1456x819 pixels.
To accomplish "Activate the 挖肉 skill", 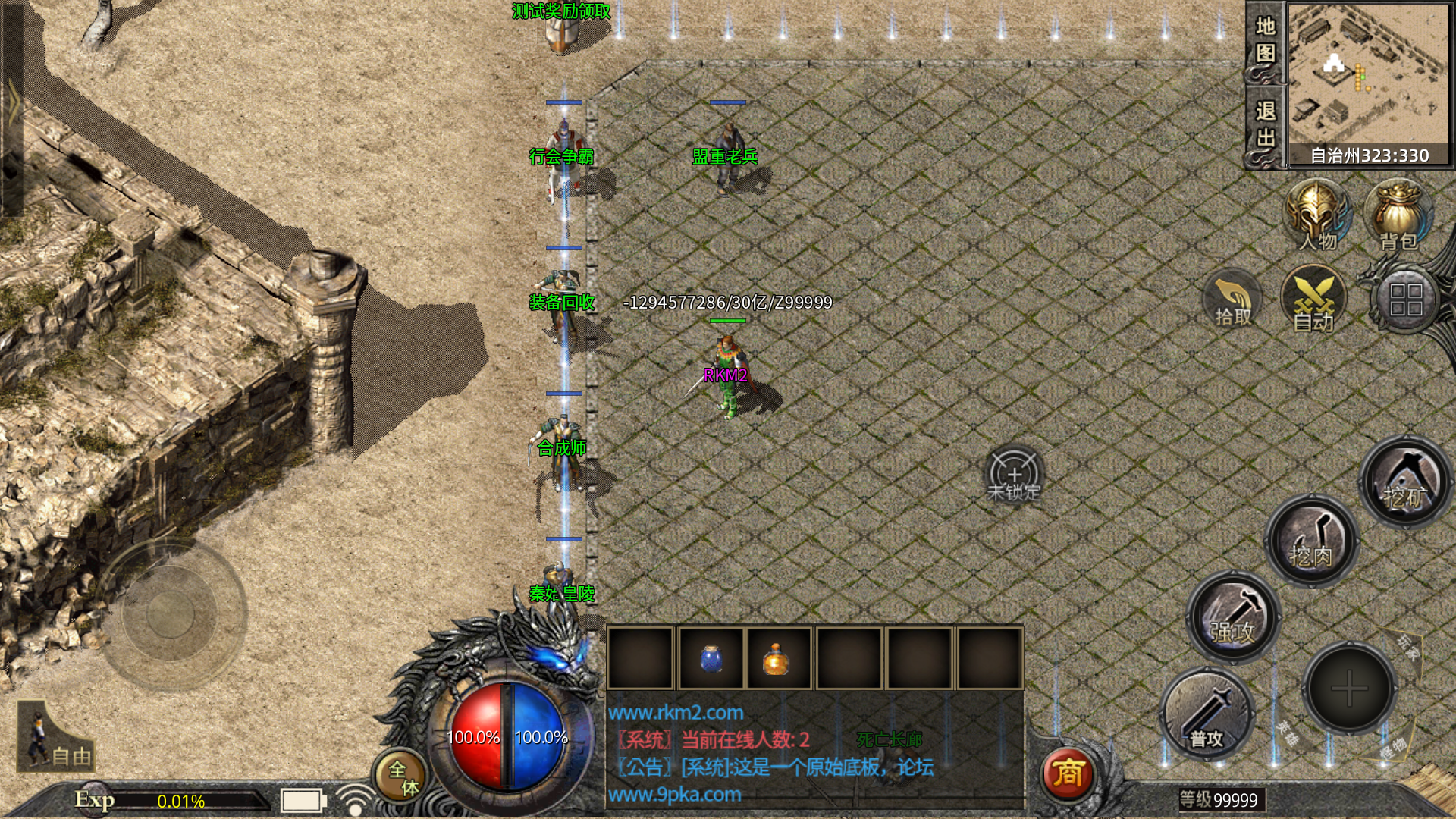I will [1311, 541].
